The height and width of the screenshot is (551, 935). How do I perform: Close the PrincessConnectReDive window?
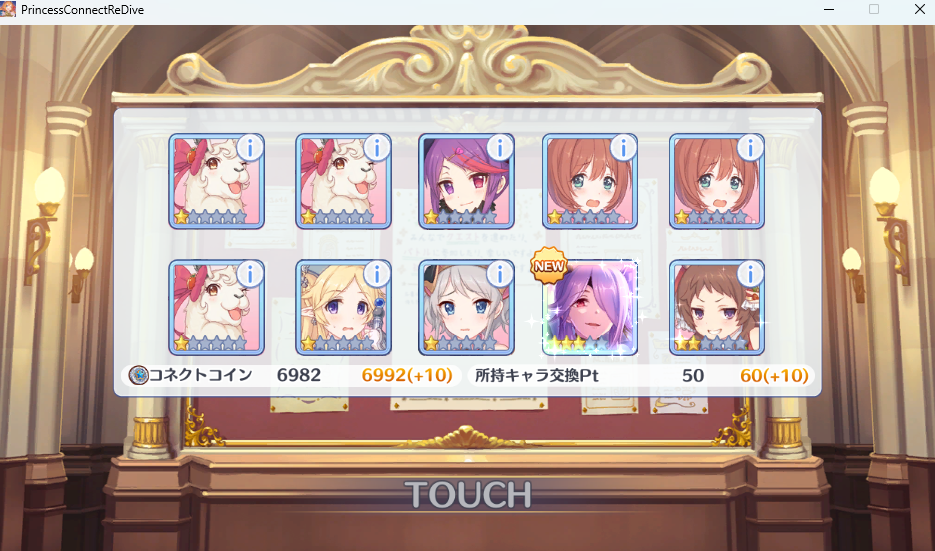click(919, 9)
